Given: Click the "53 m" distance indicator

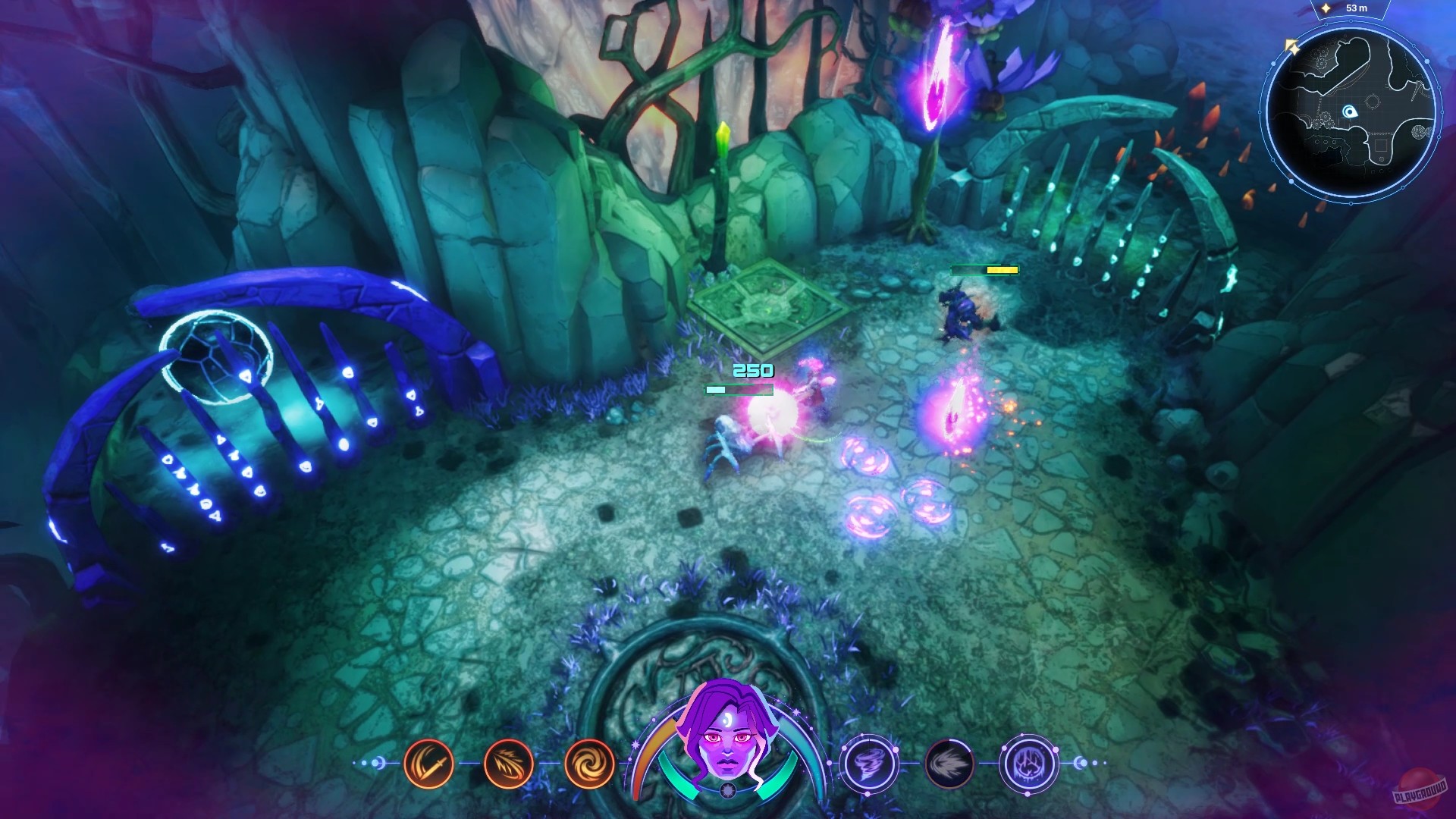Looking at the screenshot, I should 1357,8.
